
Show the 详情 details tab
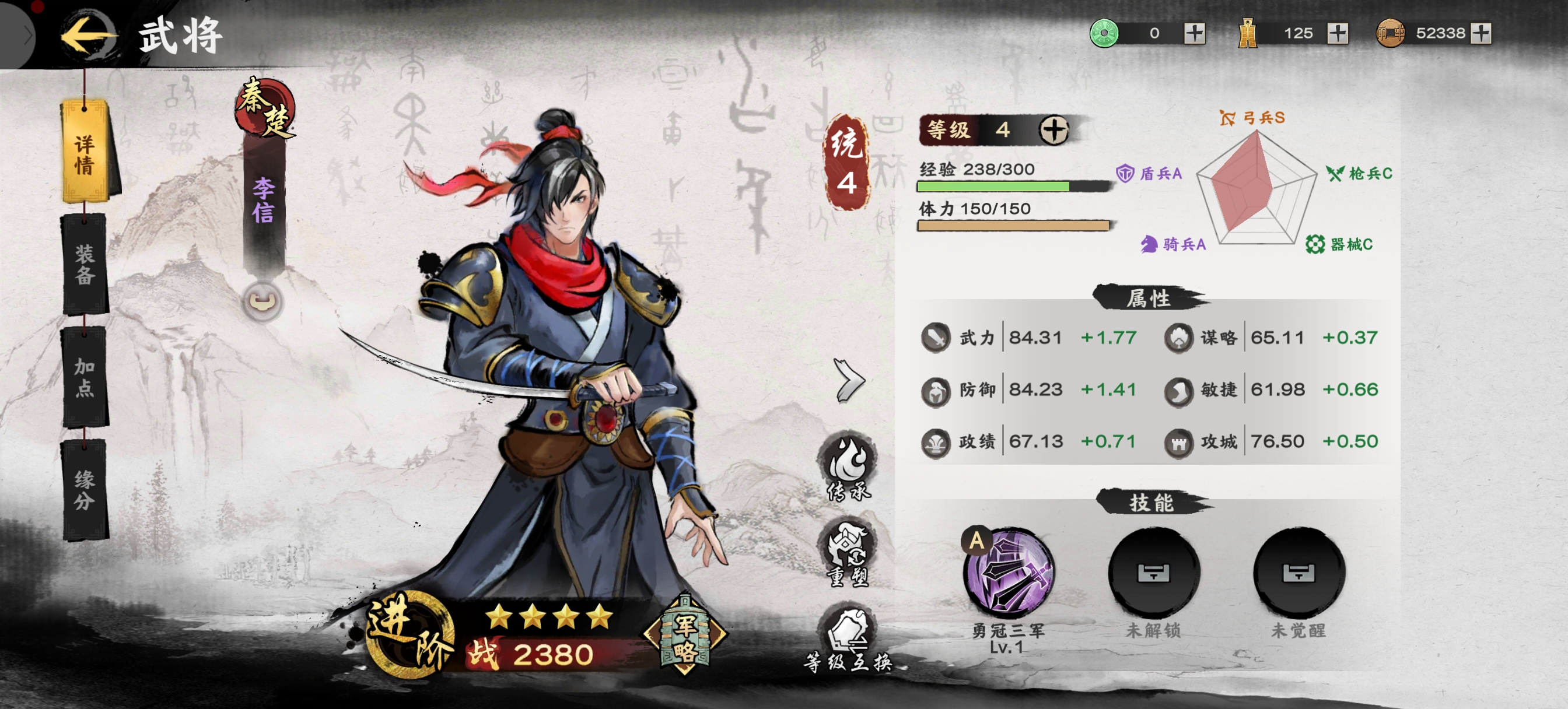point(85,153)
